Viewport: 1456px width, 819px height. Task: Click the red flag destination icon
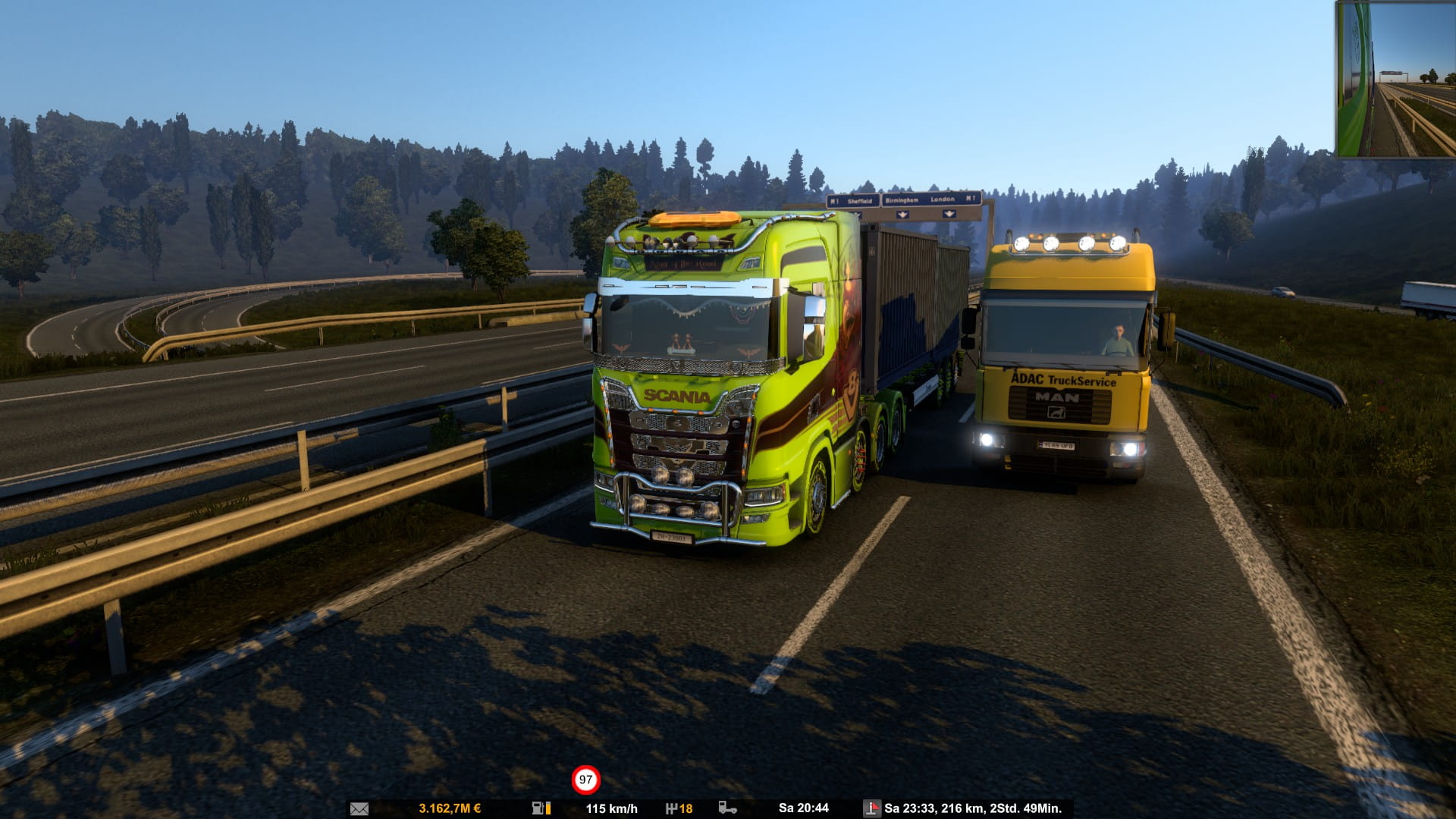point(872,808)
